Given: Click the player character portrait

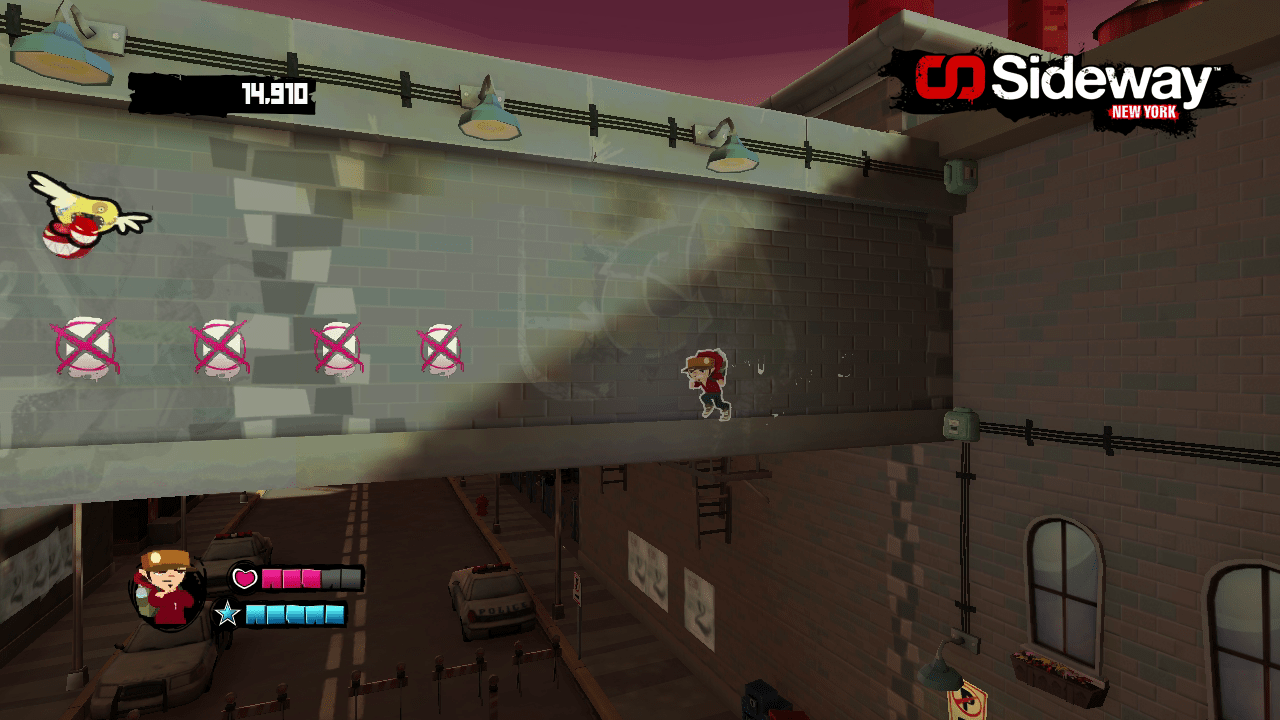Looking at the screenshot, I should (167, 590).
